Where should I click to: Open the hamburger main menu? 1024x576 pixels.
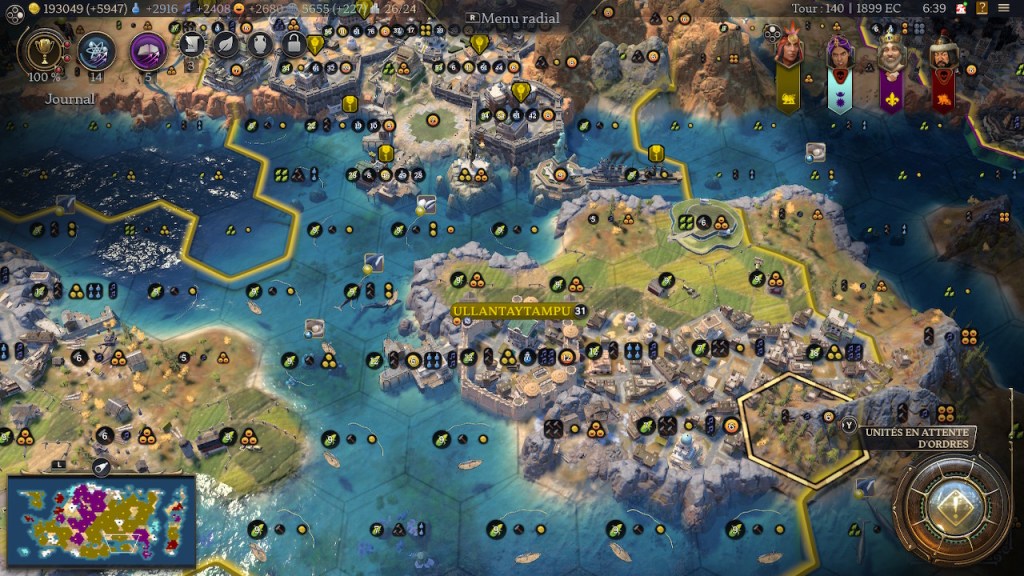click(x=1004, y=8)
